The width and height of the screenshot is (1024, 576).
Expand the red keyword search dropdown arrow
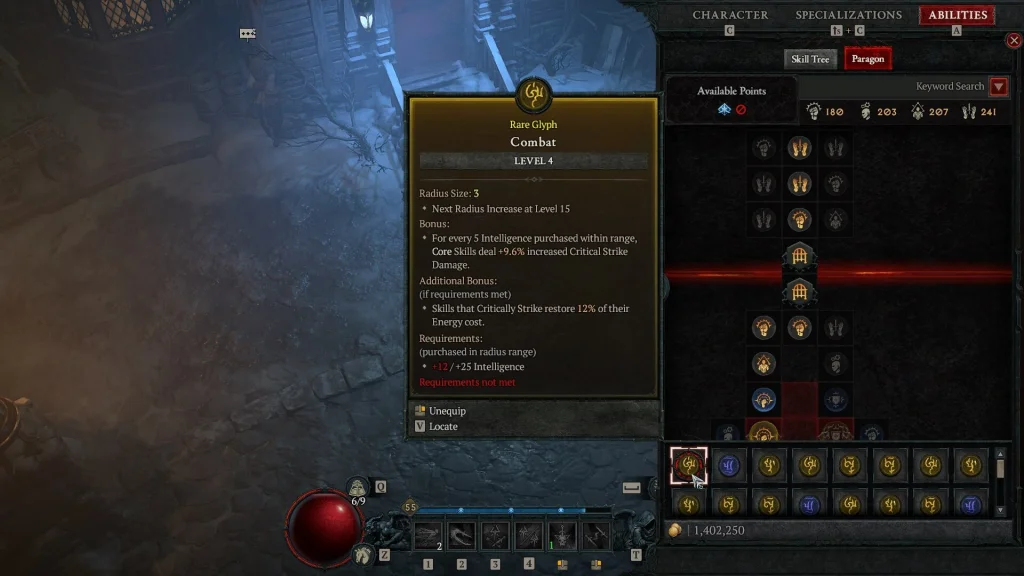coord(998,87)
